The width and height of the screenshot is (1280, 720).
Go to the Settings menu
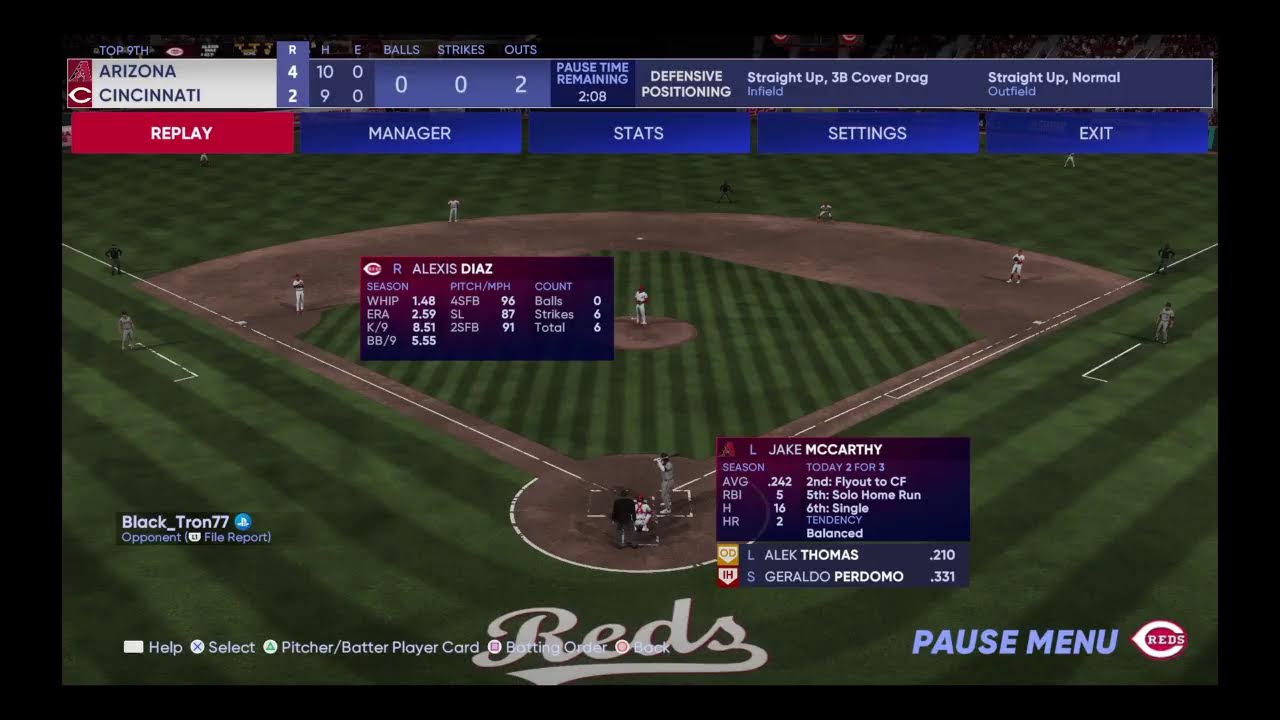867,133
